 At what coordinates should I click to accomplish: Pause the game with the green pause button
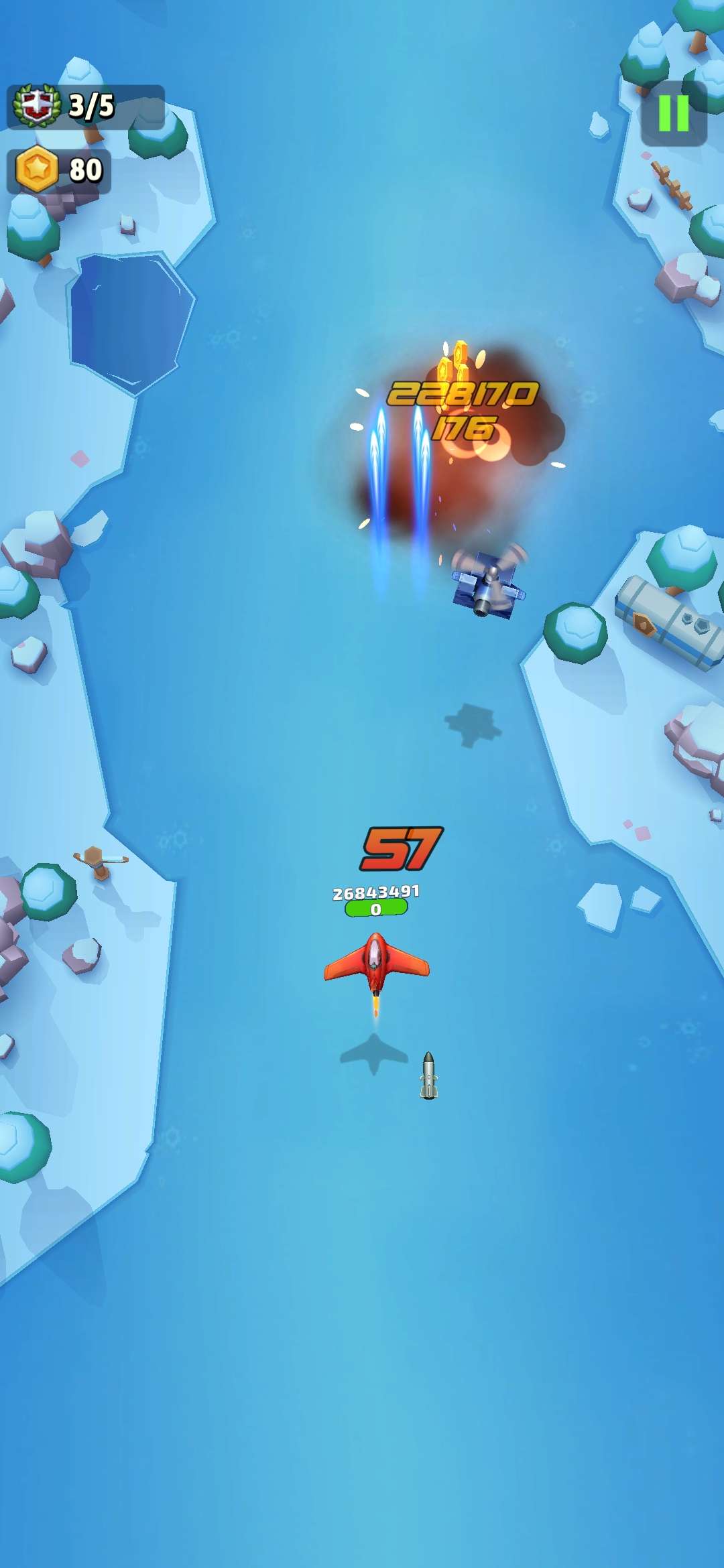click(x=674, y=113)
